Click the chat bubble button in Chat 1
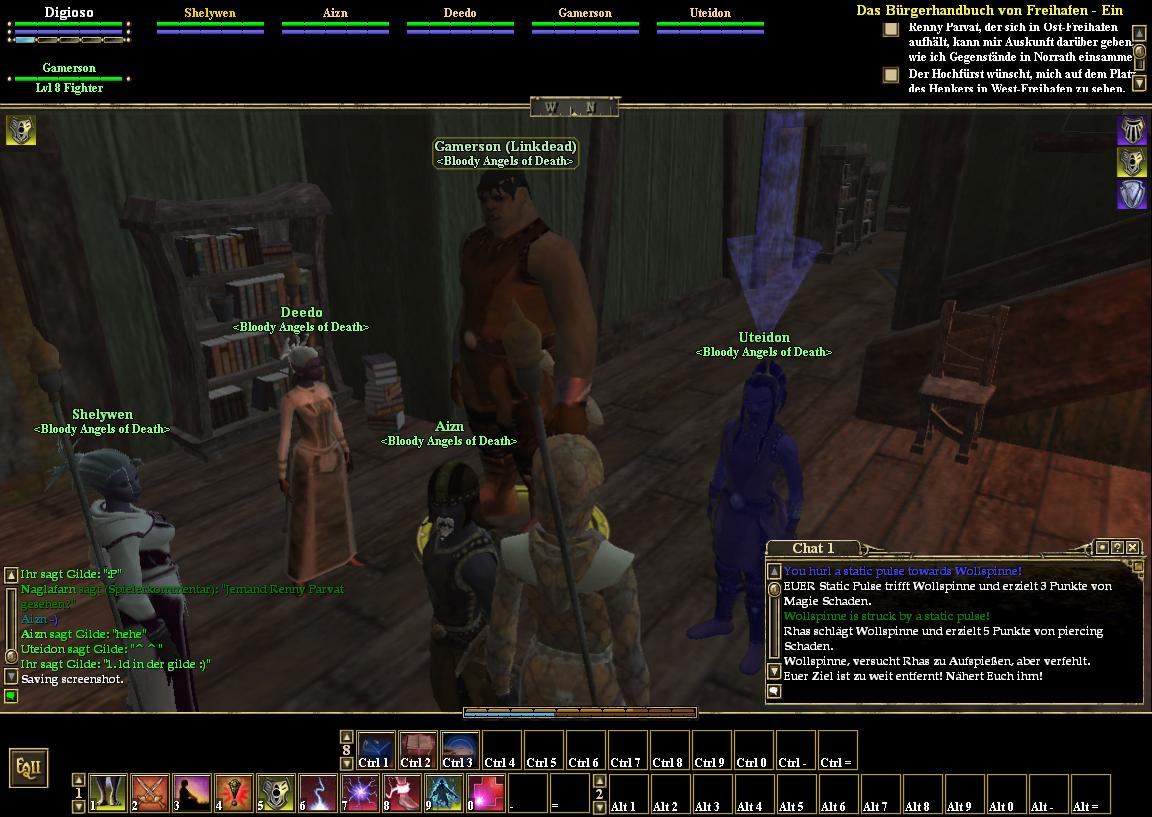This screenshot has height=817, width=1152. click(774, 691)
